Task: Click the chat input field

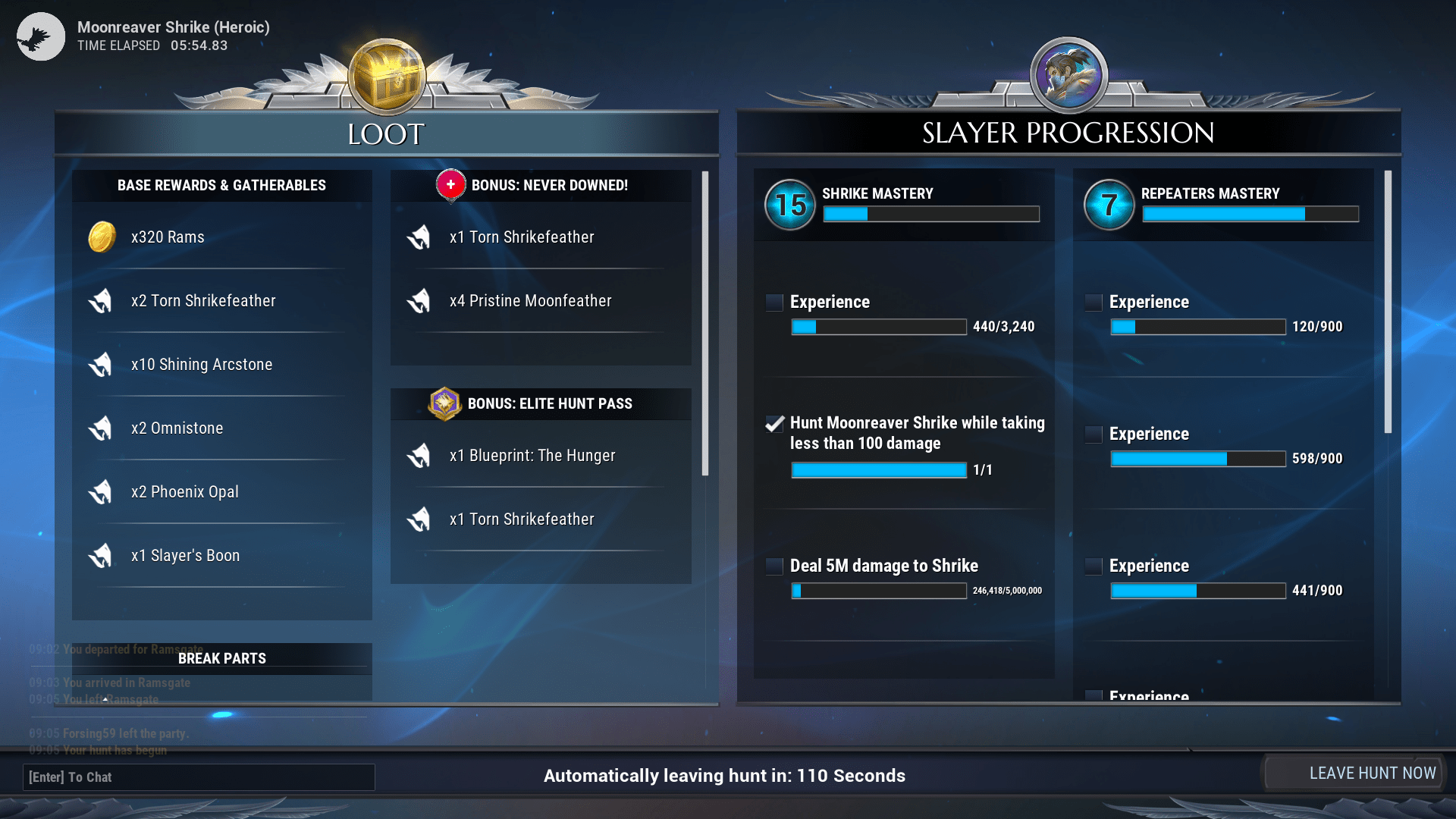Action: 199,777
